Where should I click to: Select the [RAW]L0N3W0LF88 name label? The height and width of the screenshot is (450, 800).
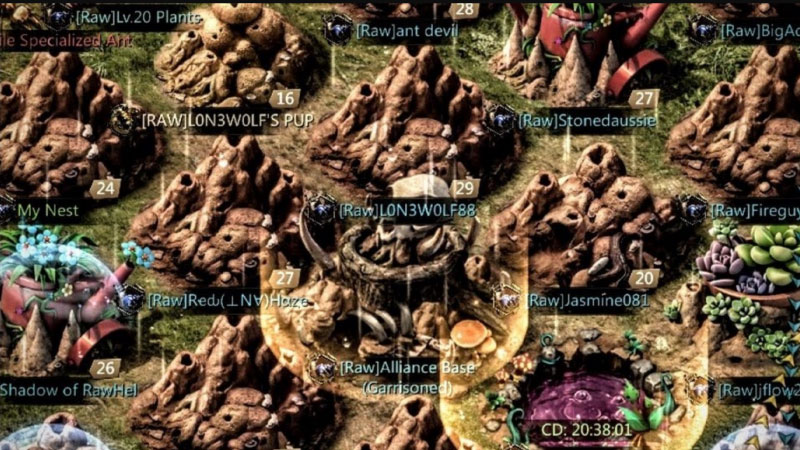pyautogui.click(x=407, y=211)
